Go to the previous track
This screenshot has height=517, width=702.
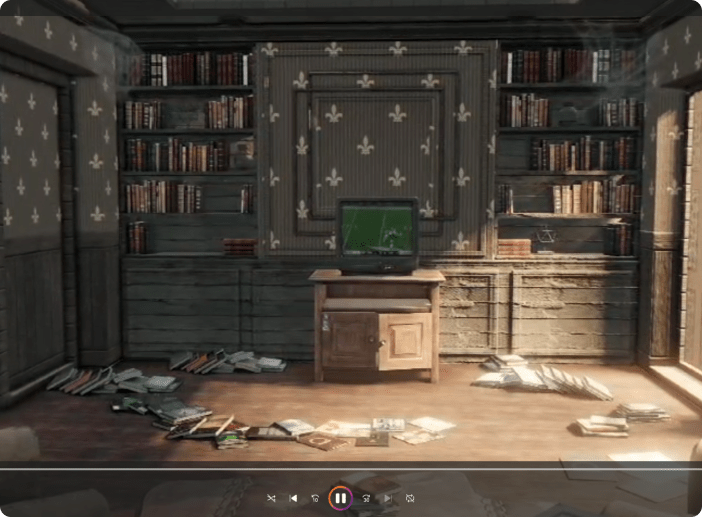click(293, 497)
